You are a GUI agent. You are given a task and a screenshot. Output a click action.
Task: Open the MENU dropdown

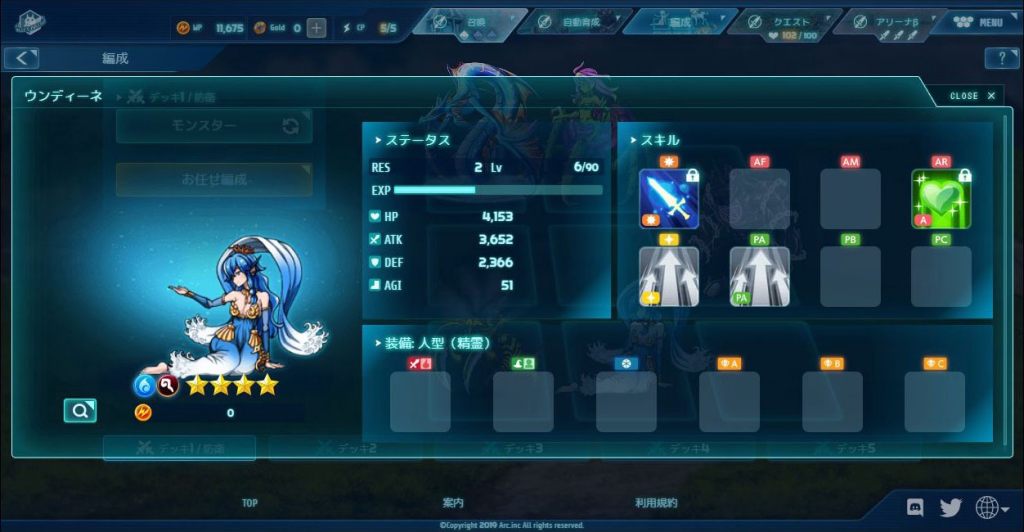981,23
